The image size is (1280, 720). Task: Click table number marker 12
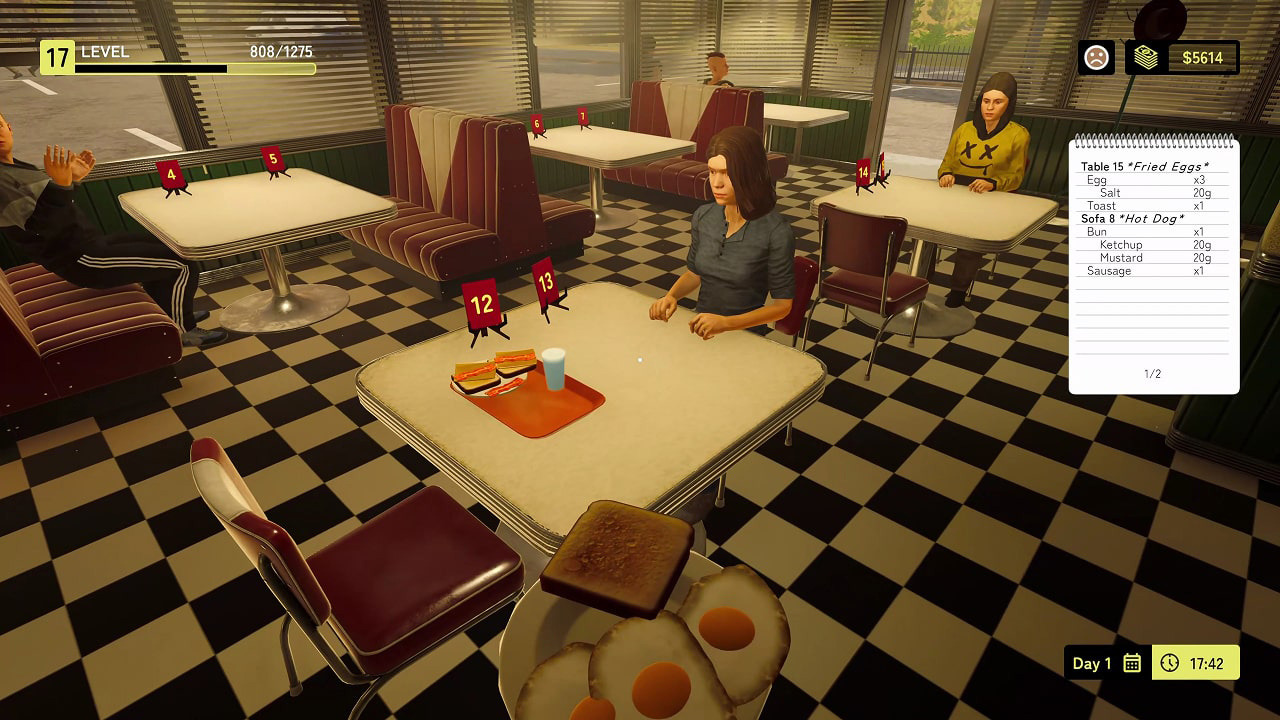click(x=480, y=301)
